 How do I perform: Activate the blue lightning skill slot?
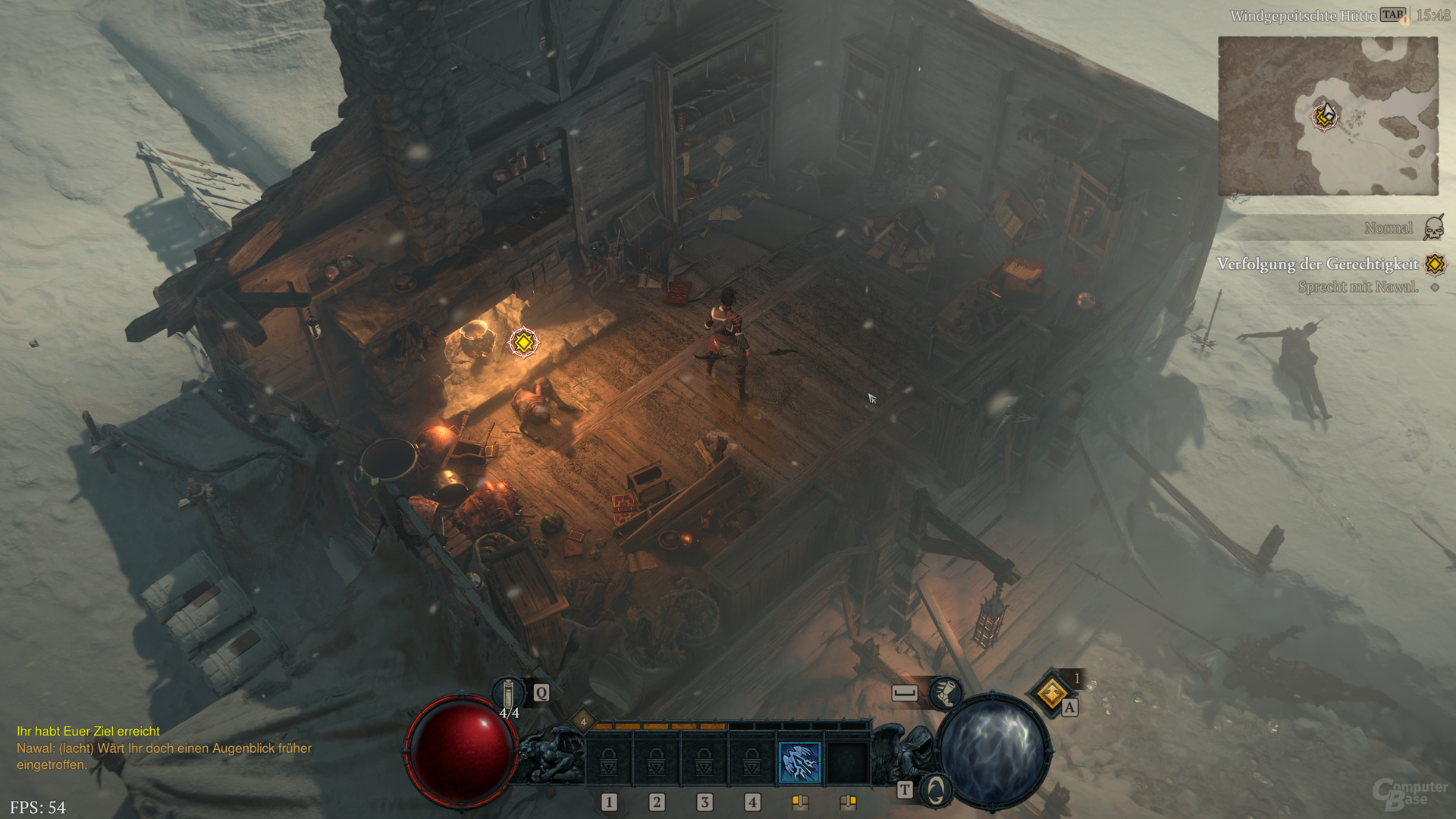coord(800,762)
